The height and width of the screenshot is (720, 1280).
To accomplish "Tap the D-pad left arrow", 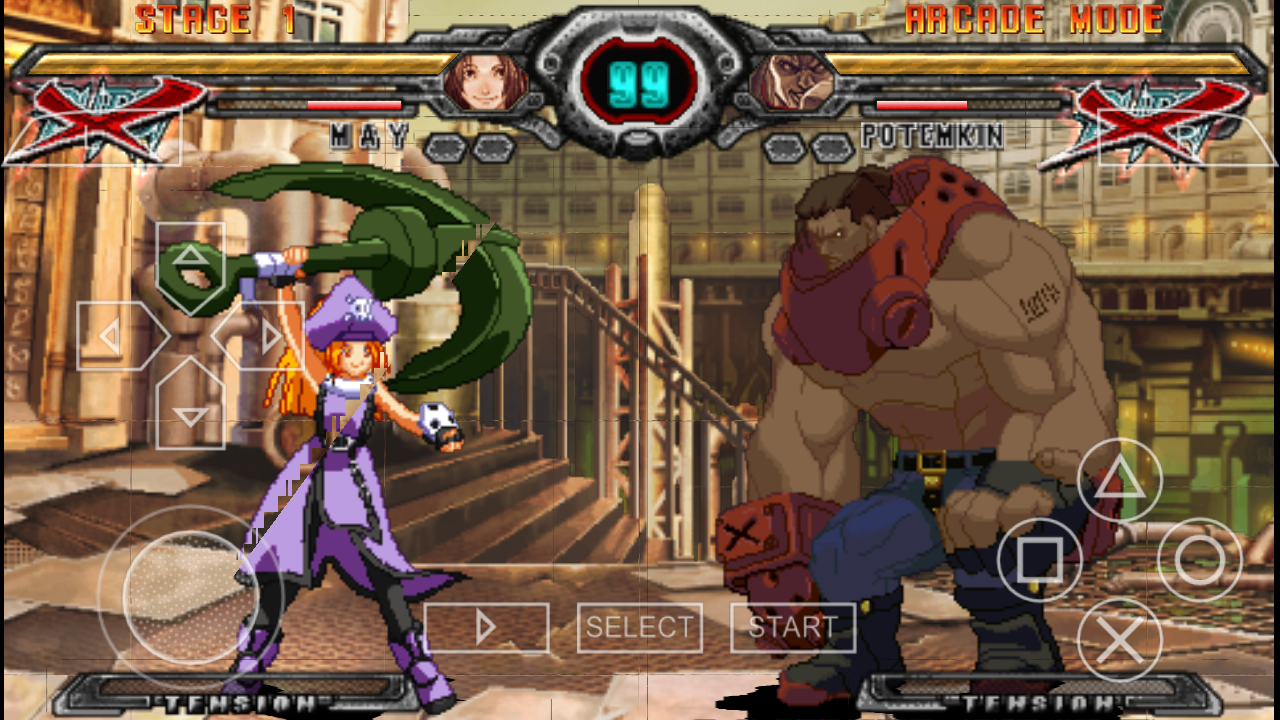I will click(x=113, y=335).
